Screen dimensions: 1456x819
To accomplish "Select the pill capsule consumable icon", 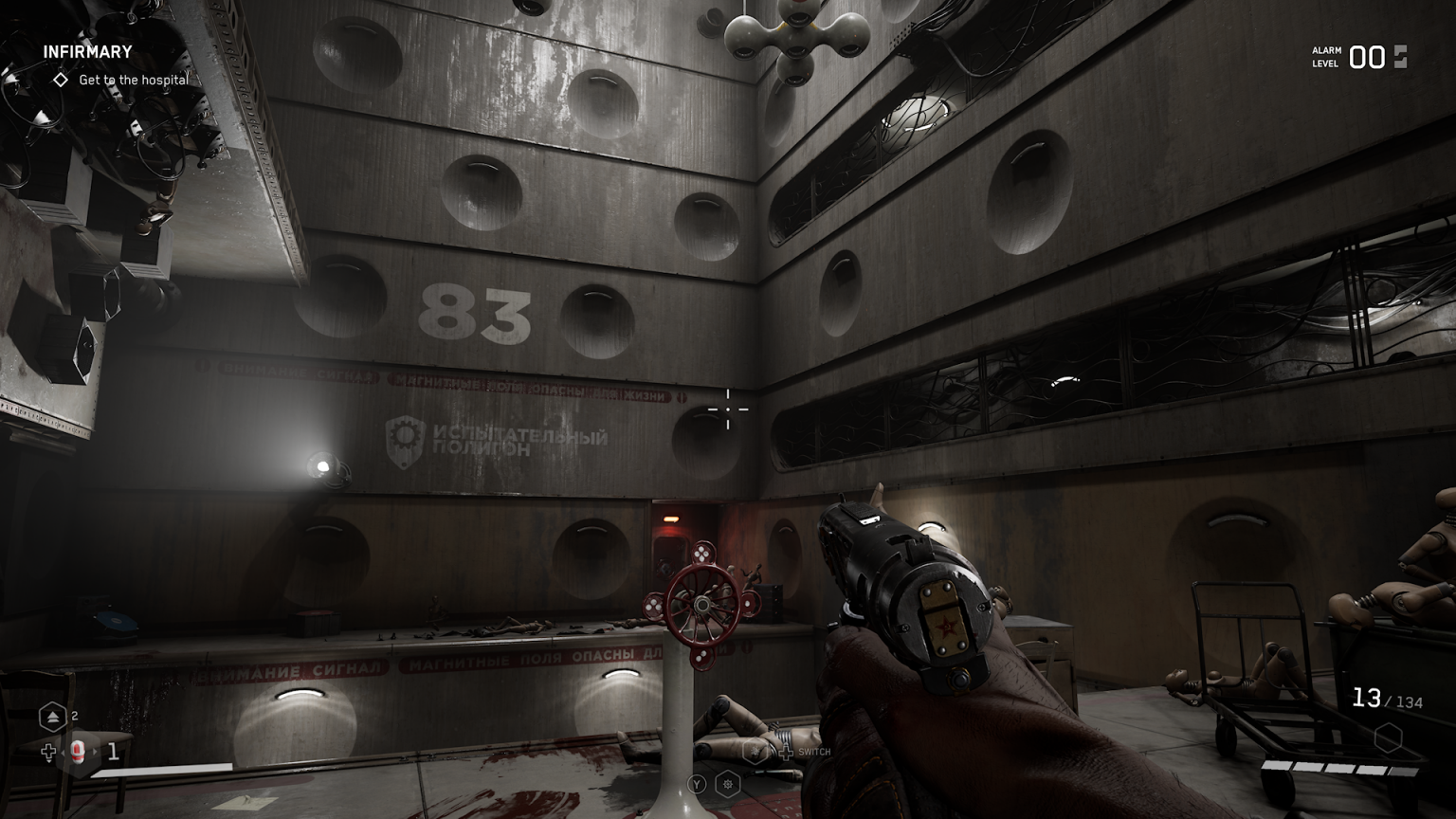I will coord(78,752).
